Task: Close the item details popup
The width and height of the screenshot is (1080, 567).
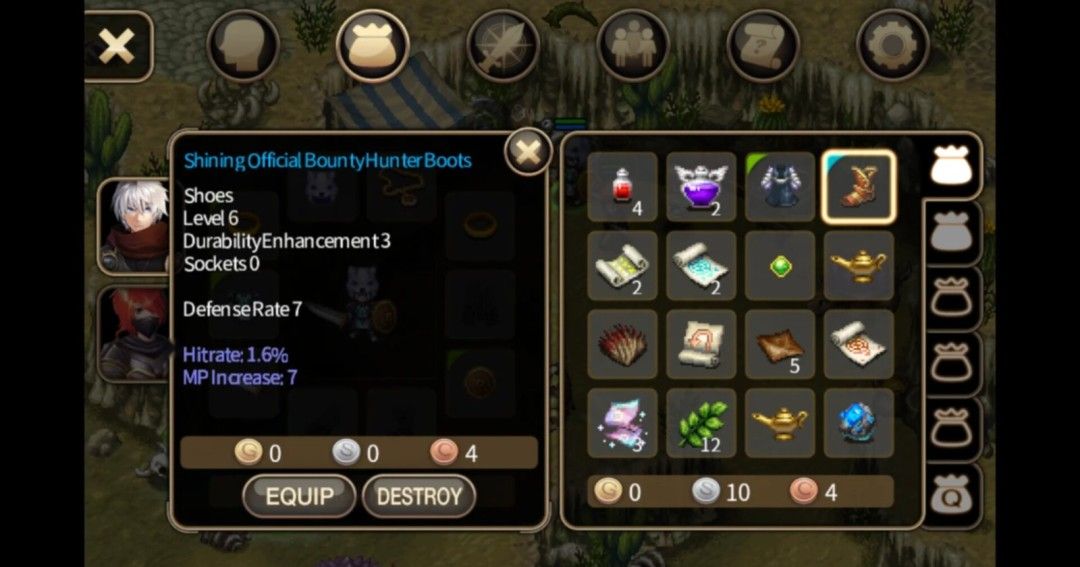Action: tap(527, 153)
